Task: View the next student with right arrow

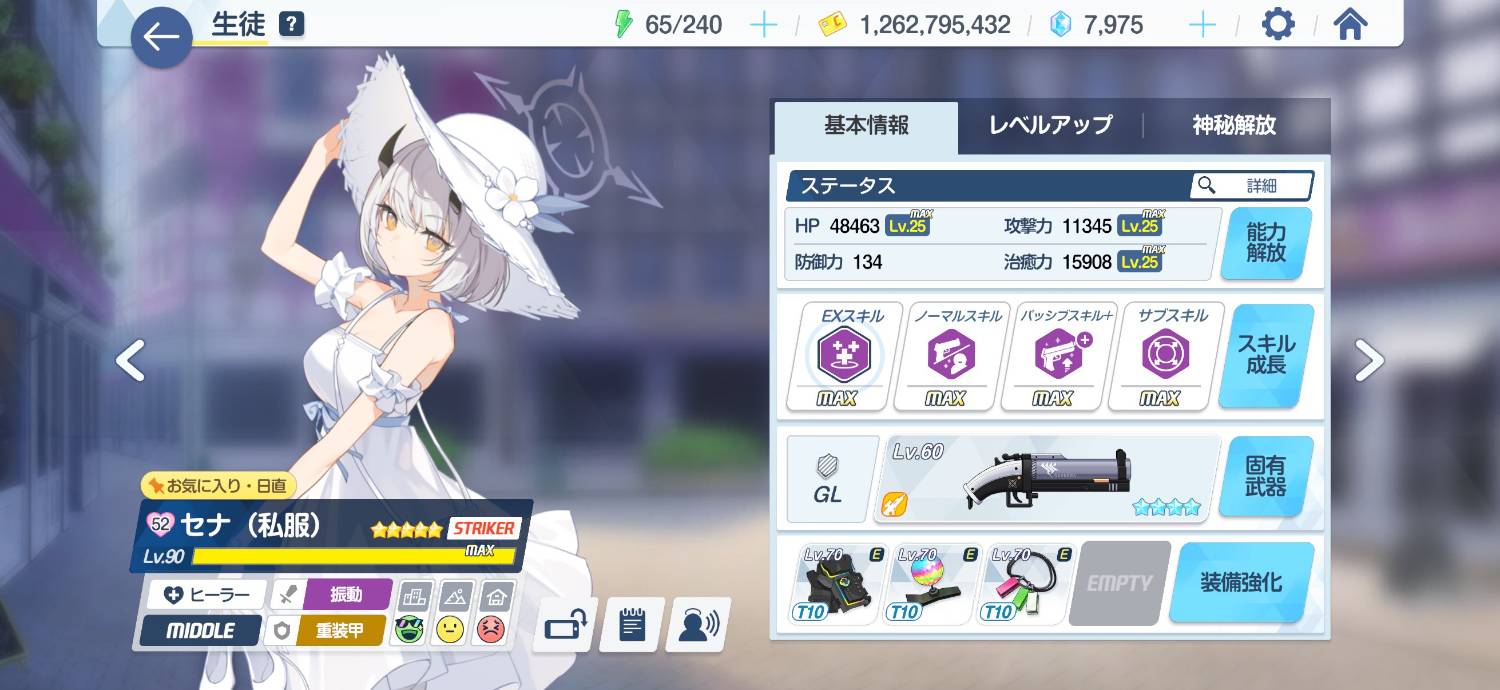Action: 1369,360
